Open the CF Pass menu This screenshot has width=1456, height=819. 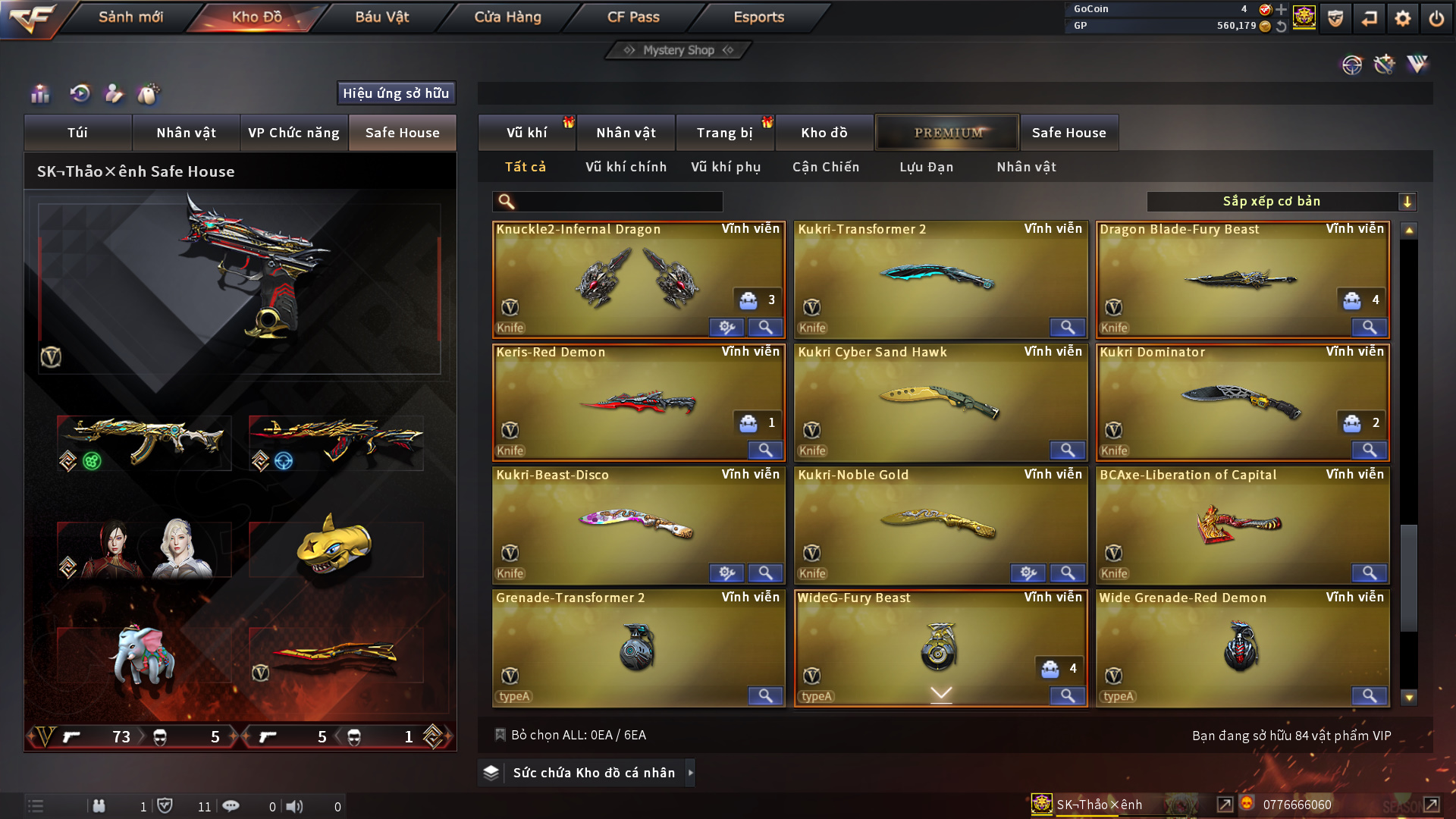point(633,17)
